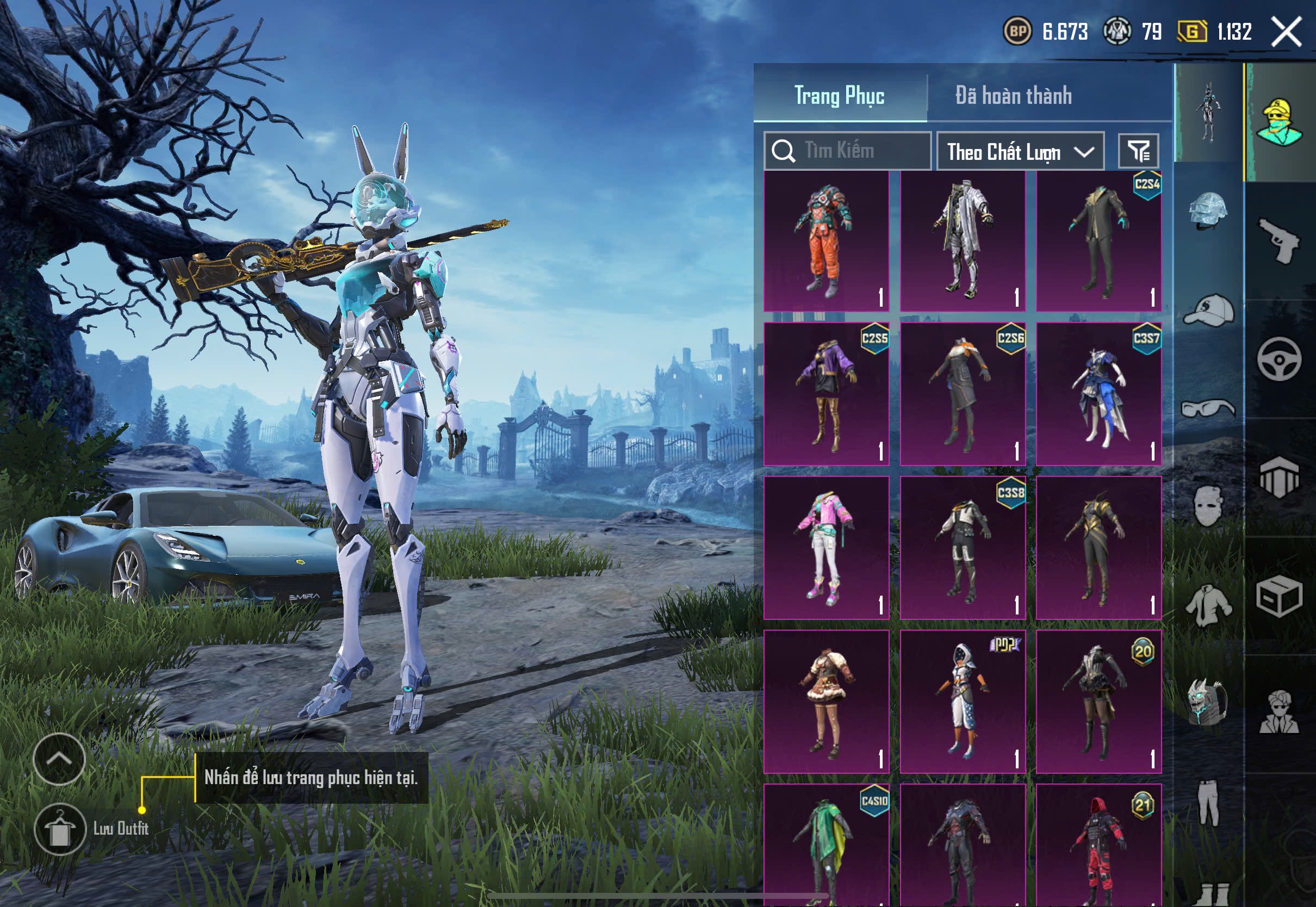Select the brown fur-trimmed dress outfit
Screen dimensions: 1316x907
click(826, 701)
